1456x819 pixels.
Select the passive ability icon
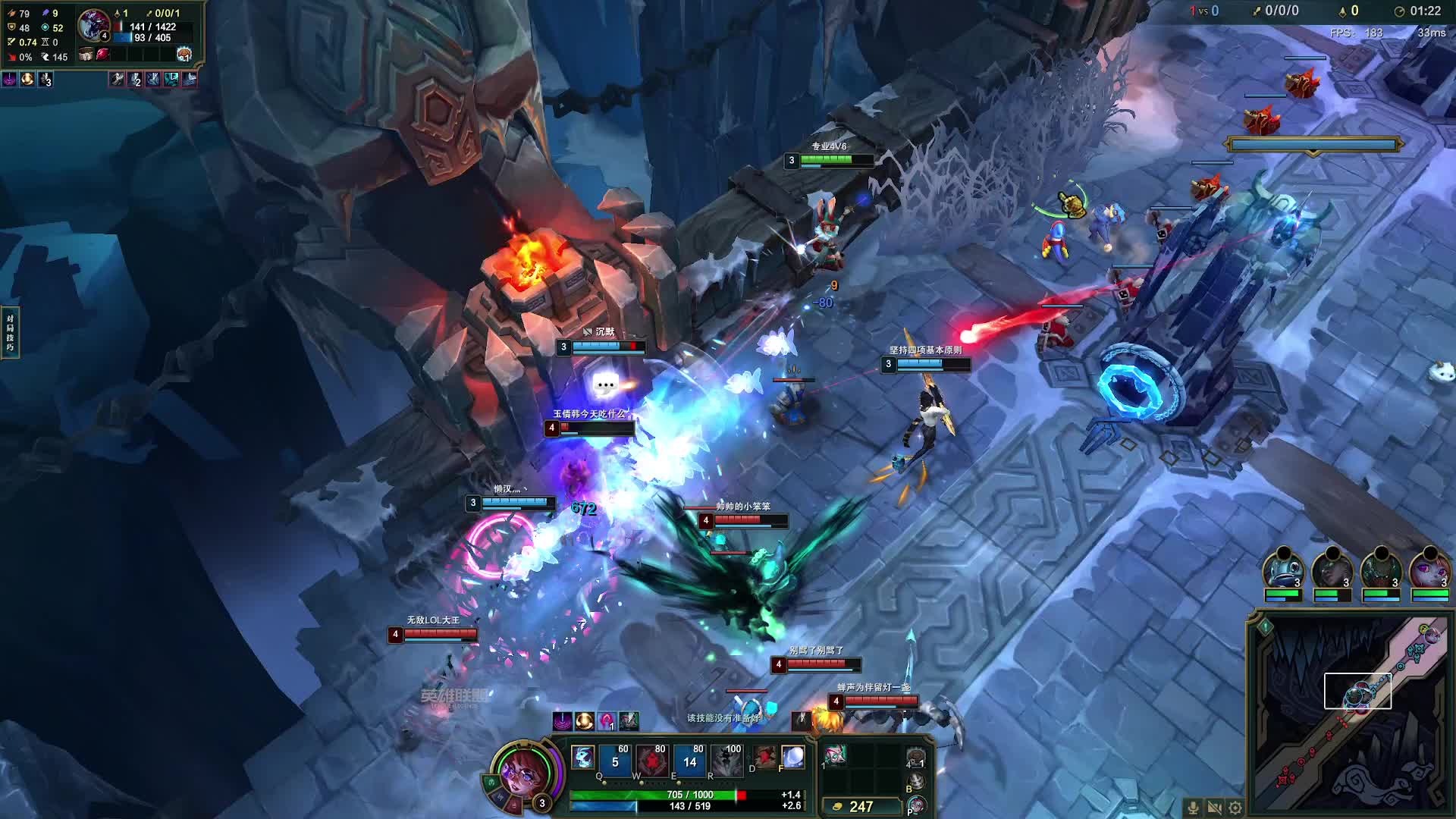(582, 757)
